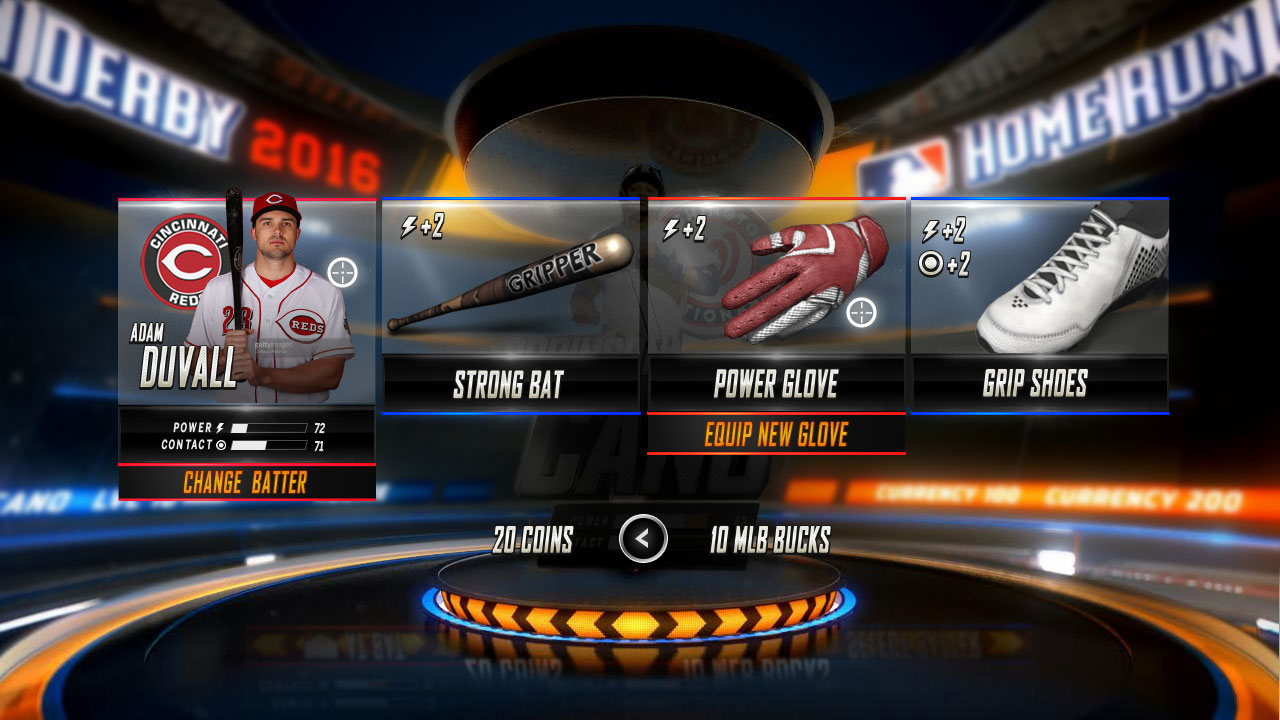Select the Grip Shoes equipment card
Viewport: 1280px width, 720px height.
point(1039,305)
